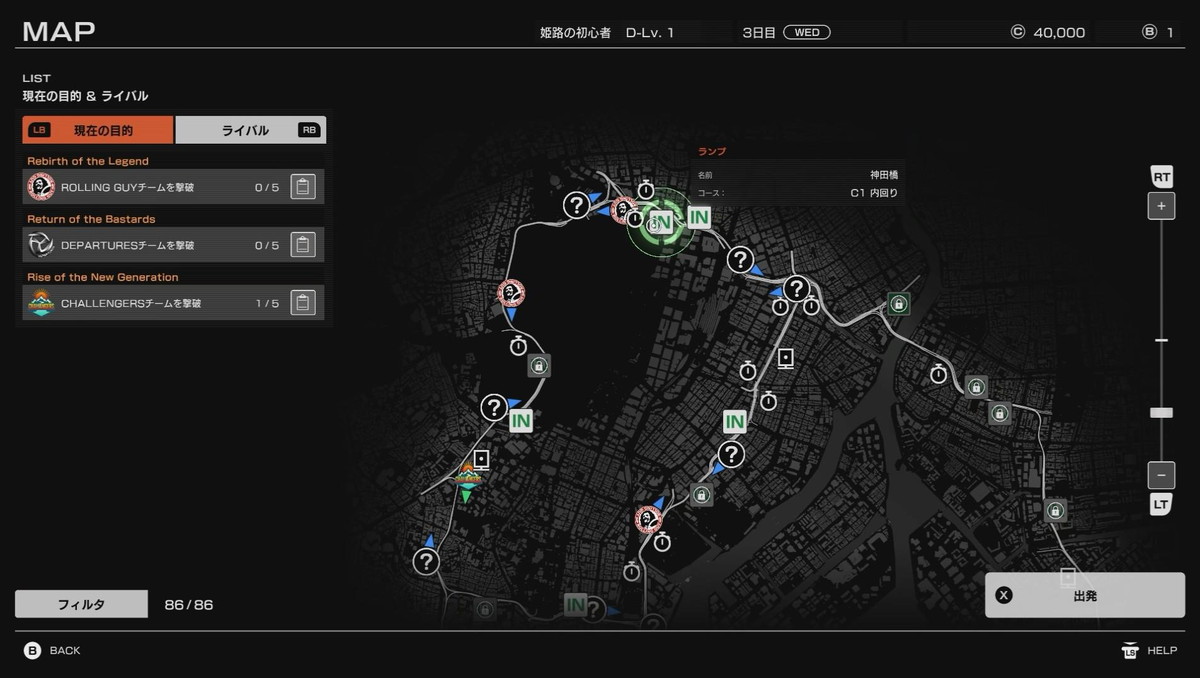Open the HELP screen
The image size is (1200, 678).
(x=1149, y=651)
